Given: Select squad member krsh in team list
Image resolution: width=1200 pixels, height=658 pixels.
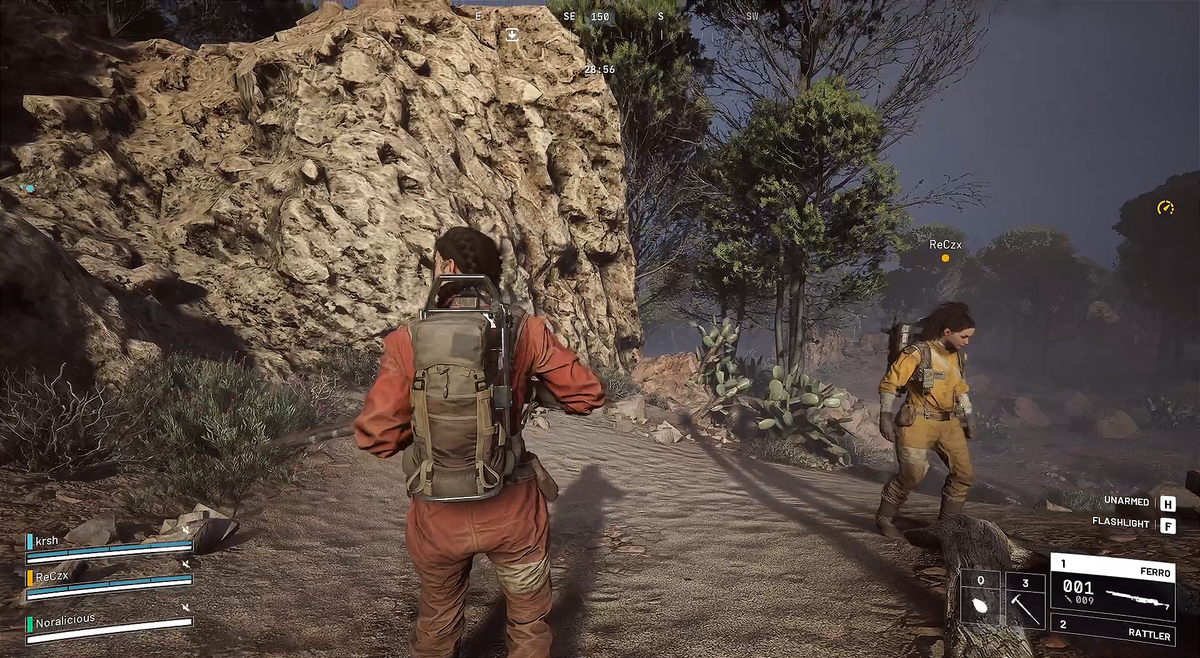Looking at the screenshot, I should 108,543.
